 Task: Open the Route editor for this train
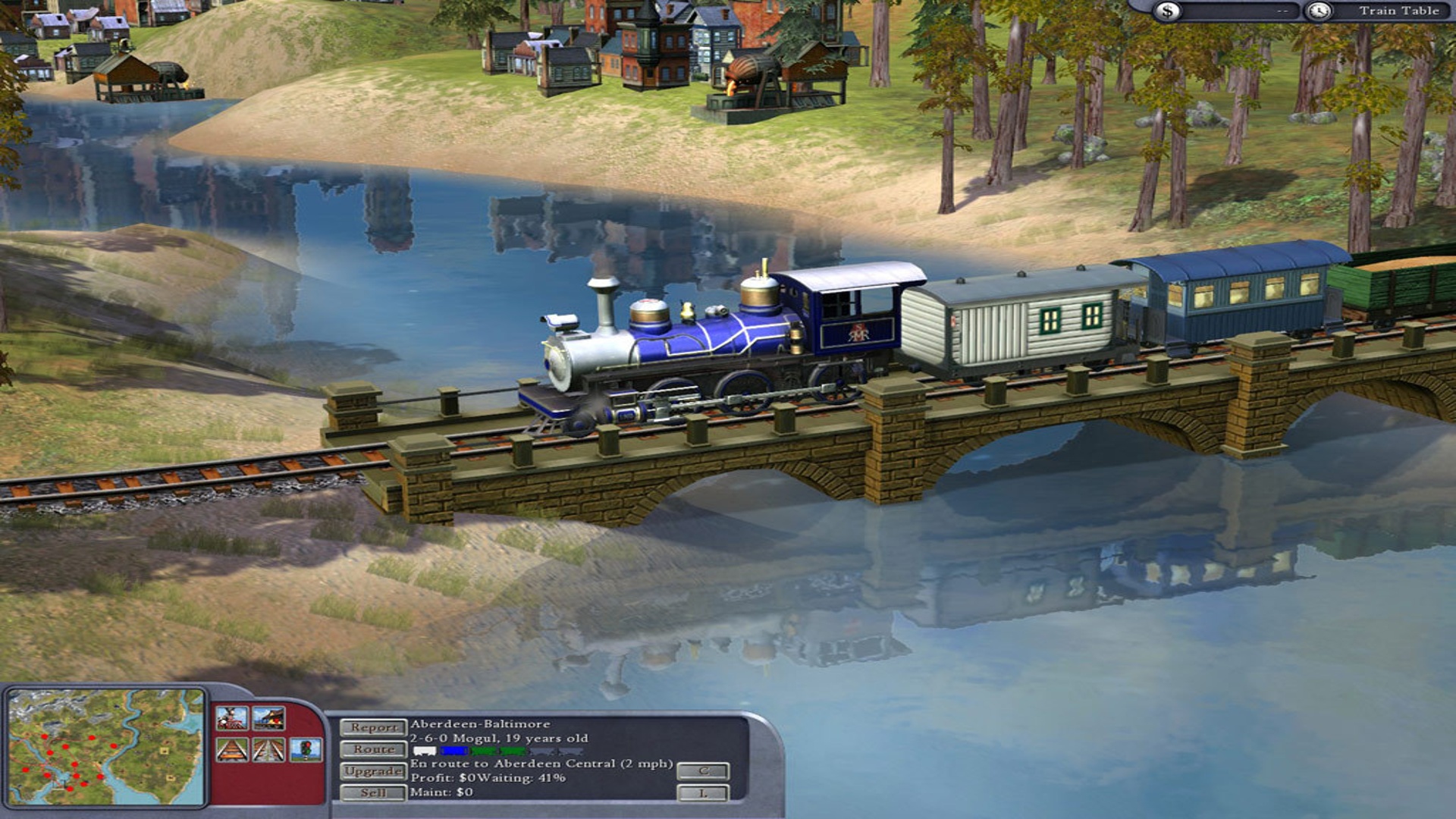point(372,749)
